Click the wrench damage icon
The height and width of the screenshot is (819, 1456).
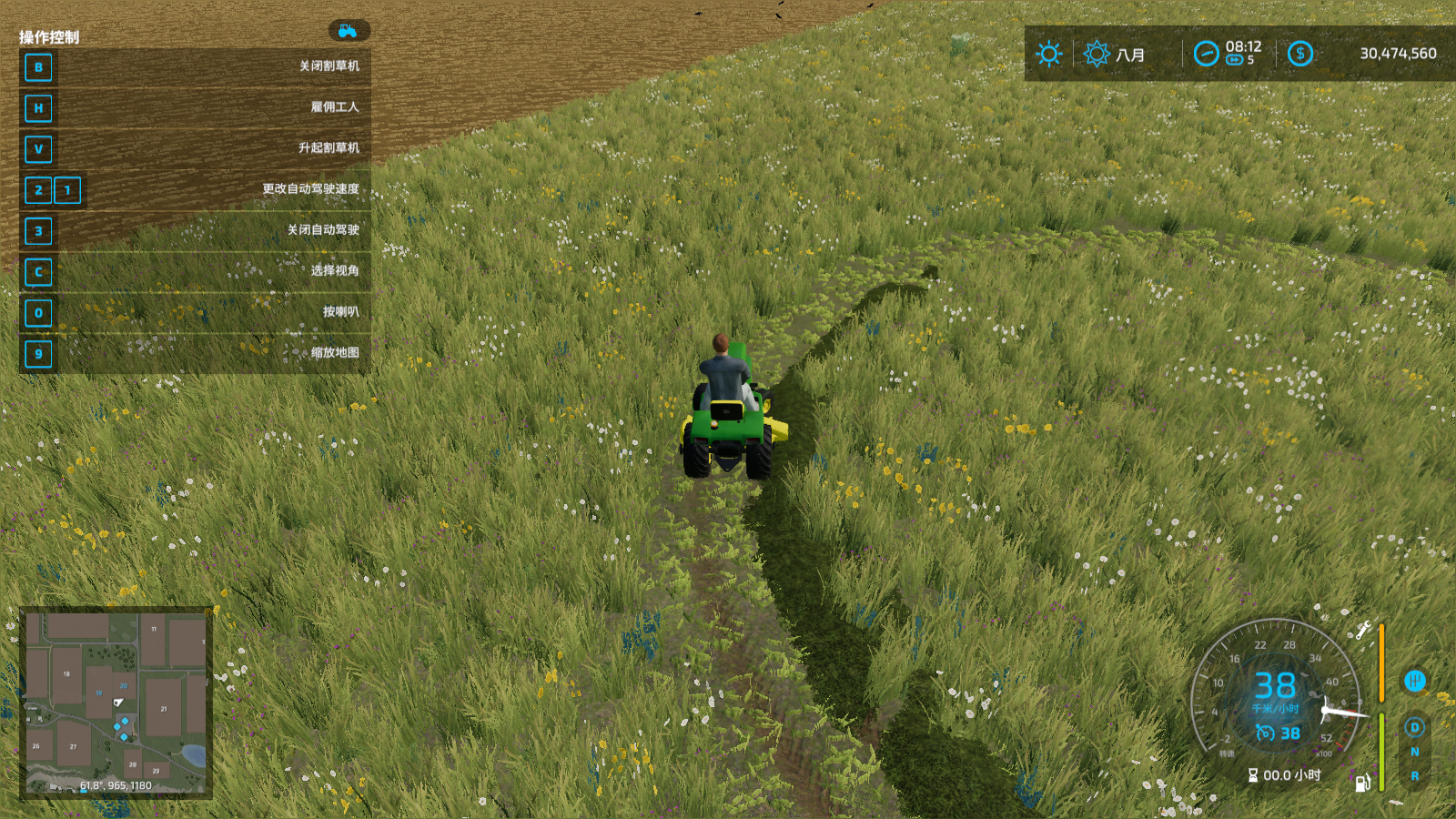pos(1363,630)
